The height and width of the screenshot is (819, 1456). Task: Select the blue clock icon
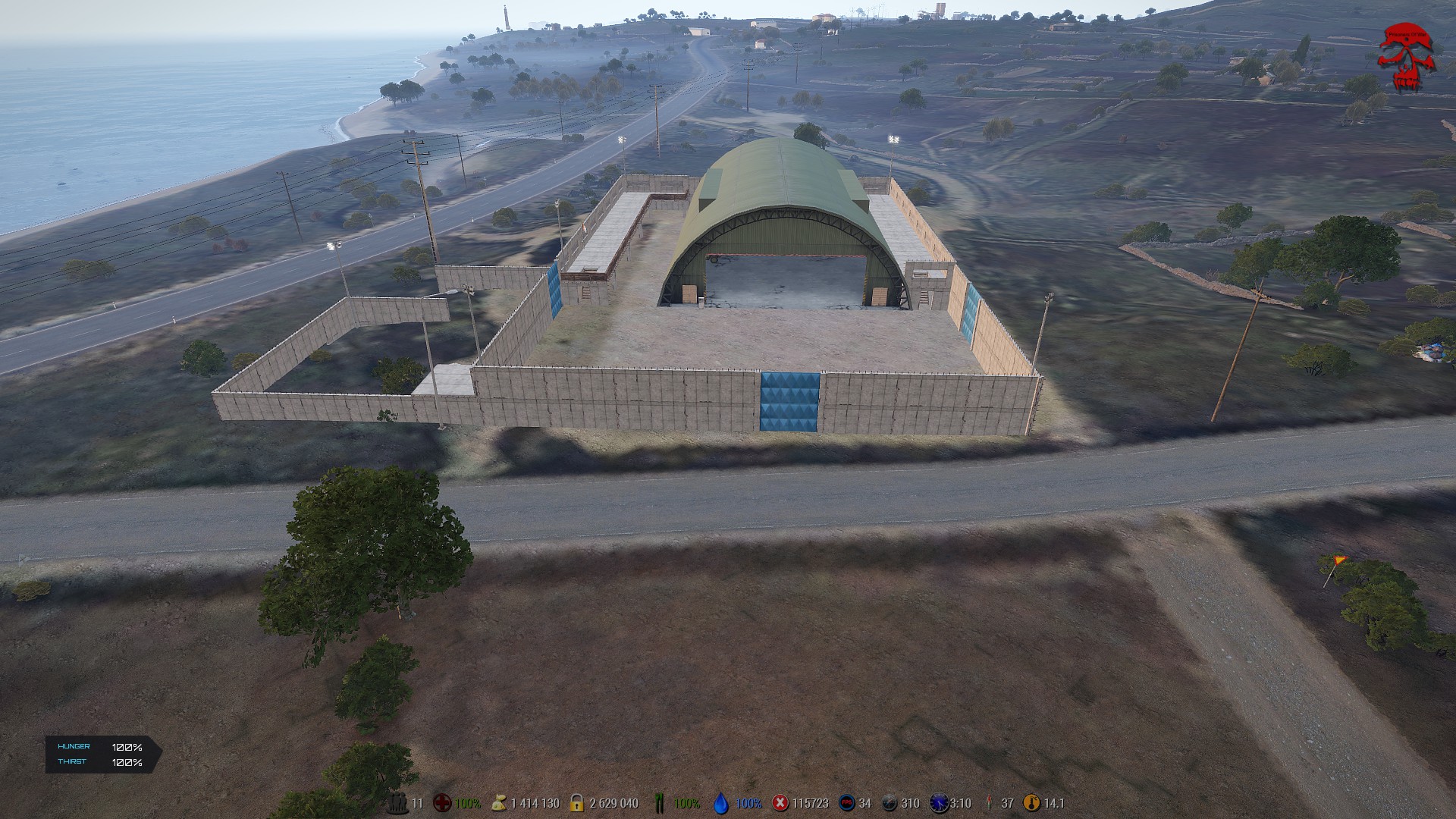click(939, 803)
